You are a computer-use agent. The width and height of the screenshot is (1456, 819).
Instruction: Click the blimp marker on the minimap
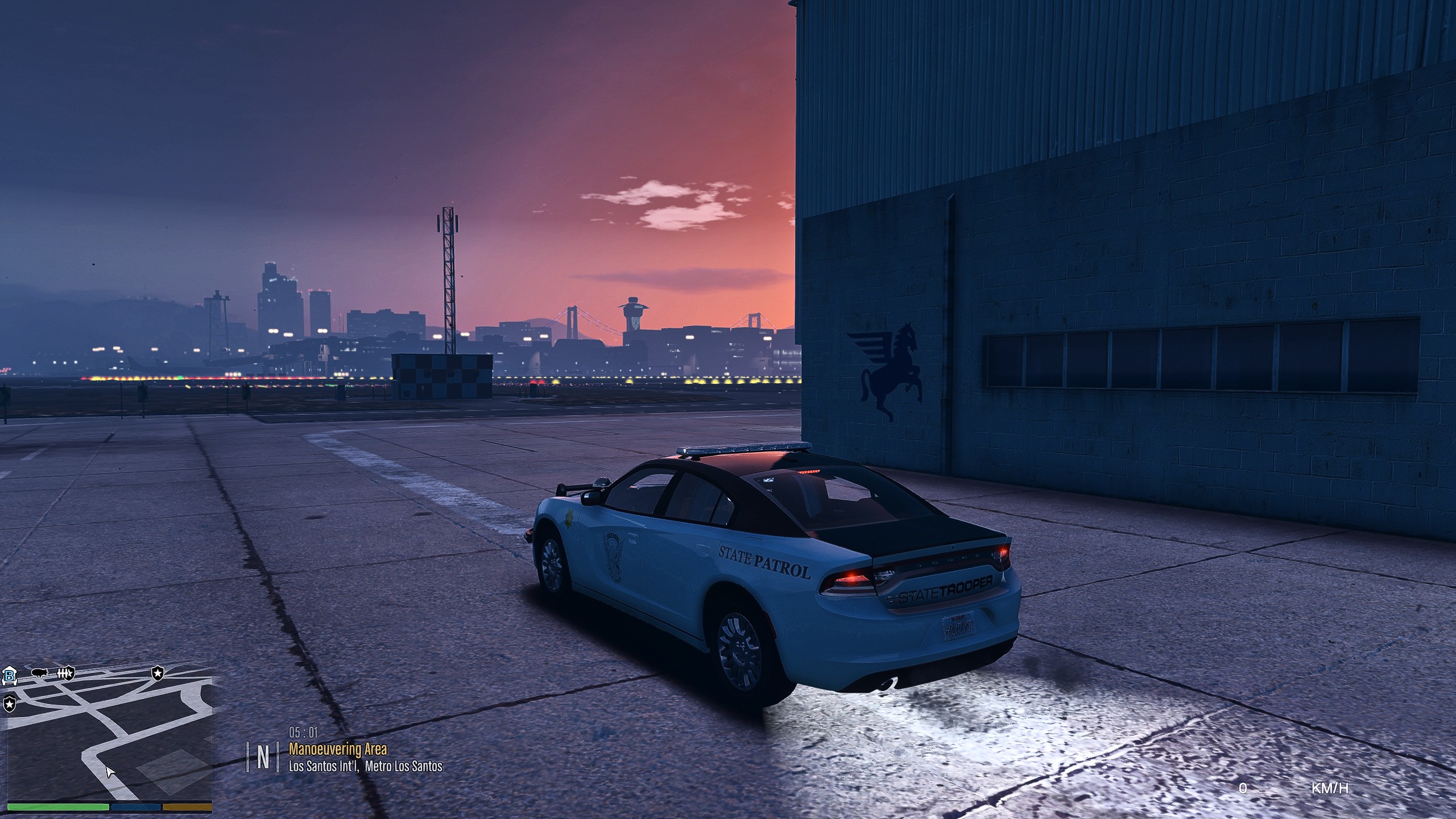coord(39,673)
